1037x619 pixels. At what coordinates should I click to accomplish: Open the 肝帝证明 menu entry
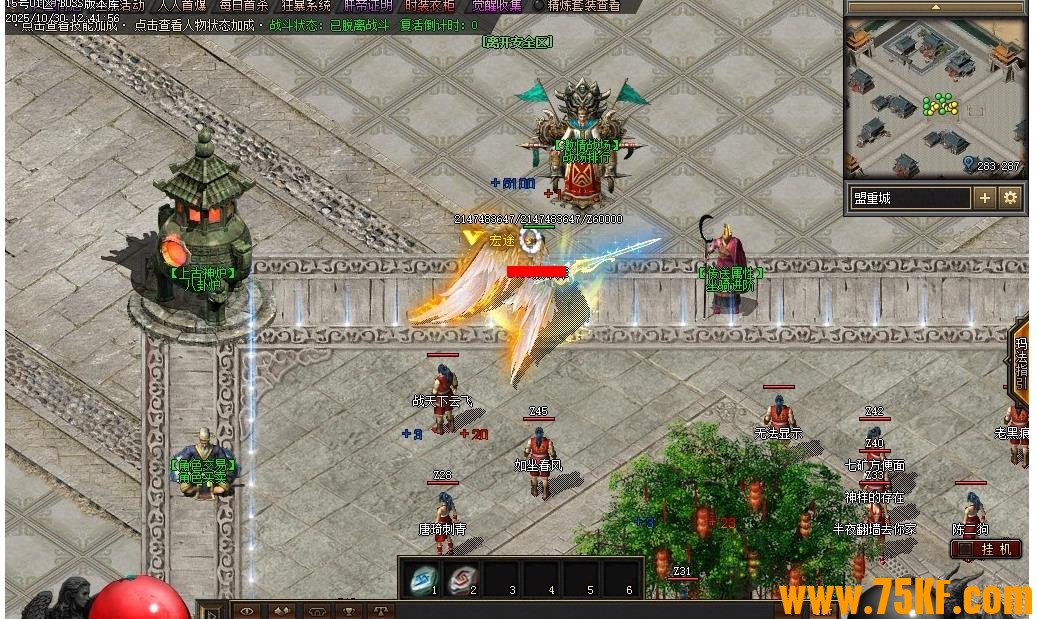click(x=367, y=5)
